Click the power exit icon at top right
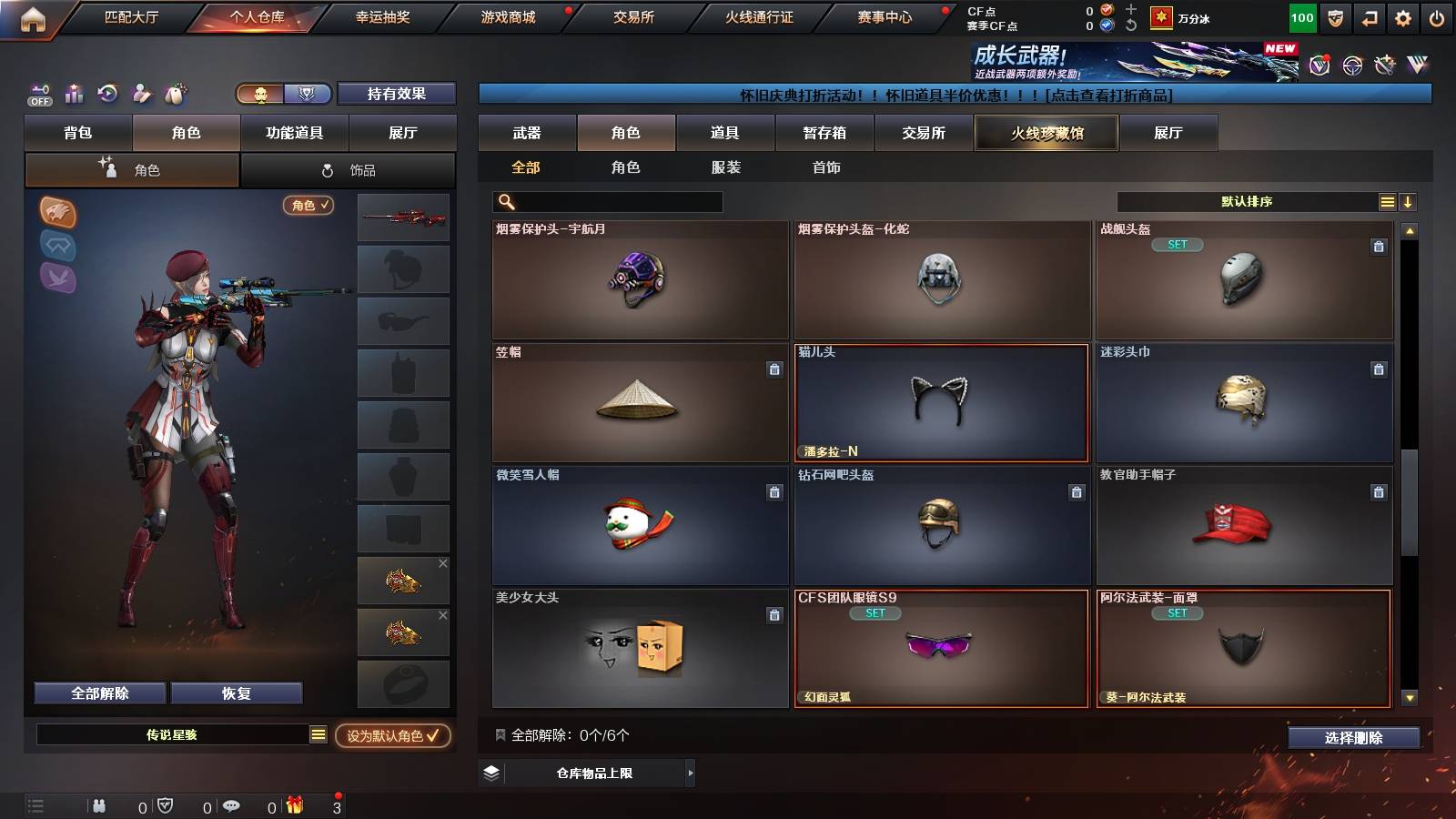1456x819 pixels. [x=1438, y=16]
